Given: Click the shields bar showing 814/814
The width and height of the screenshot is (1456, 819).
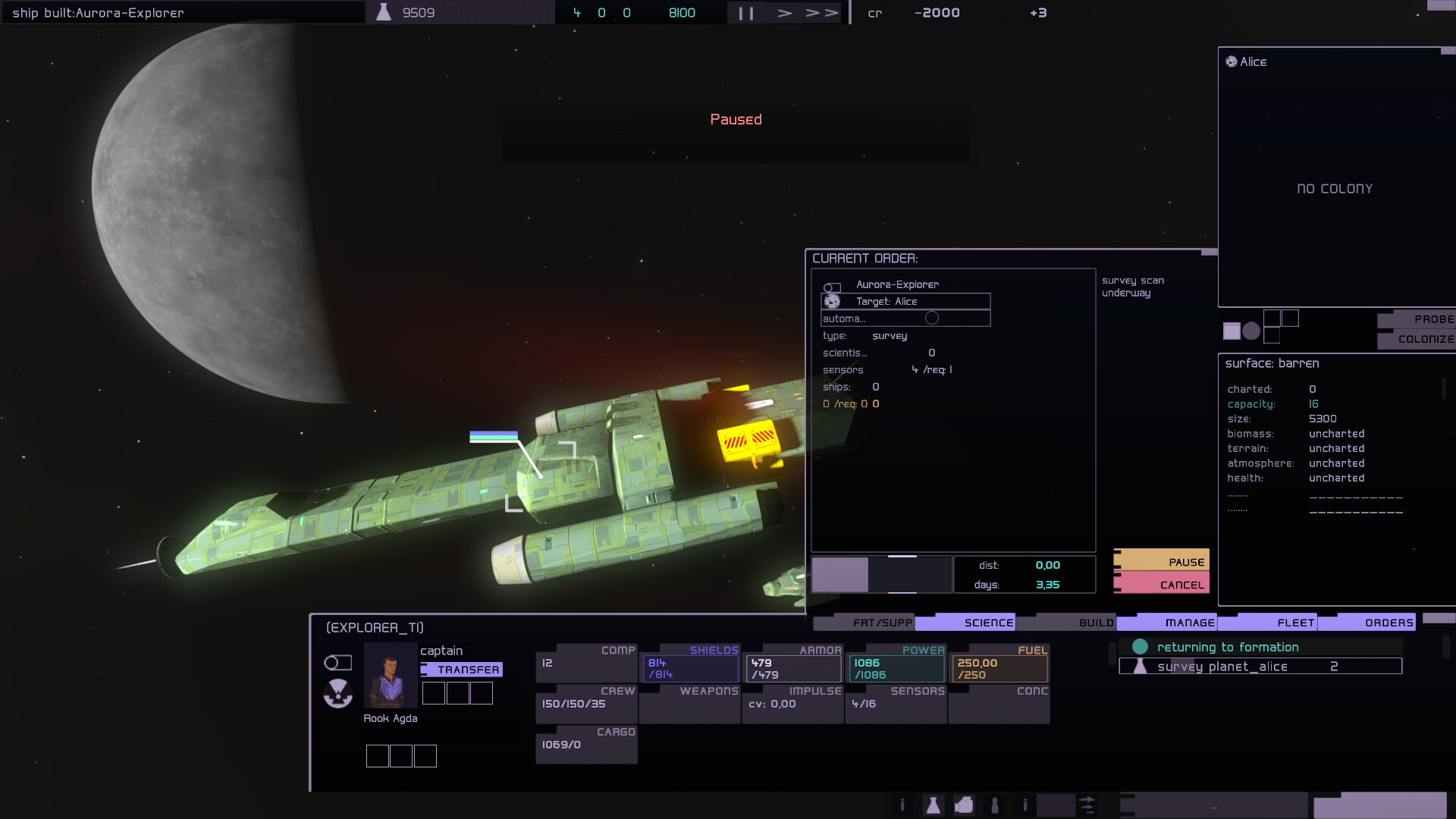Looking at the screenshot, I should (689, 667).
